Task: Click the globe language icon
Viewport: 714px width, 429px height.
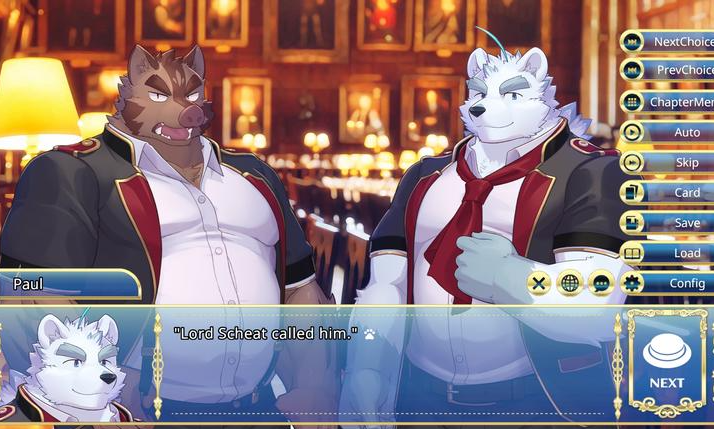Action: click(x=570, y=283)
